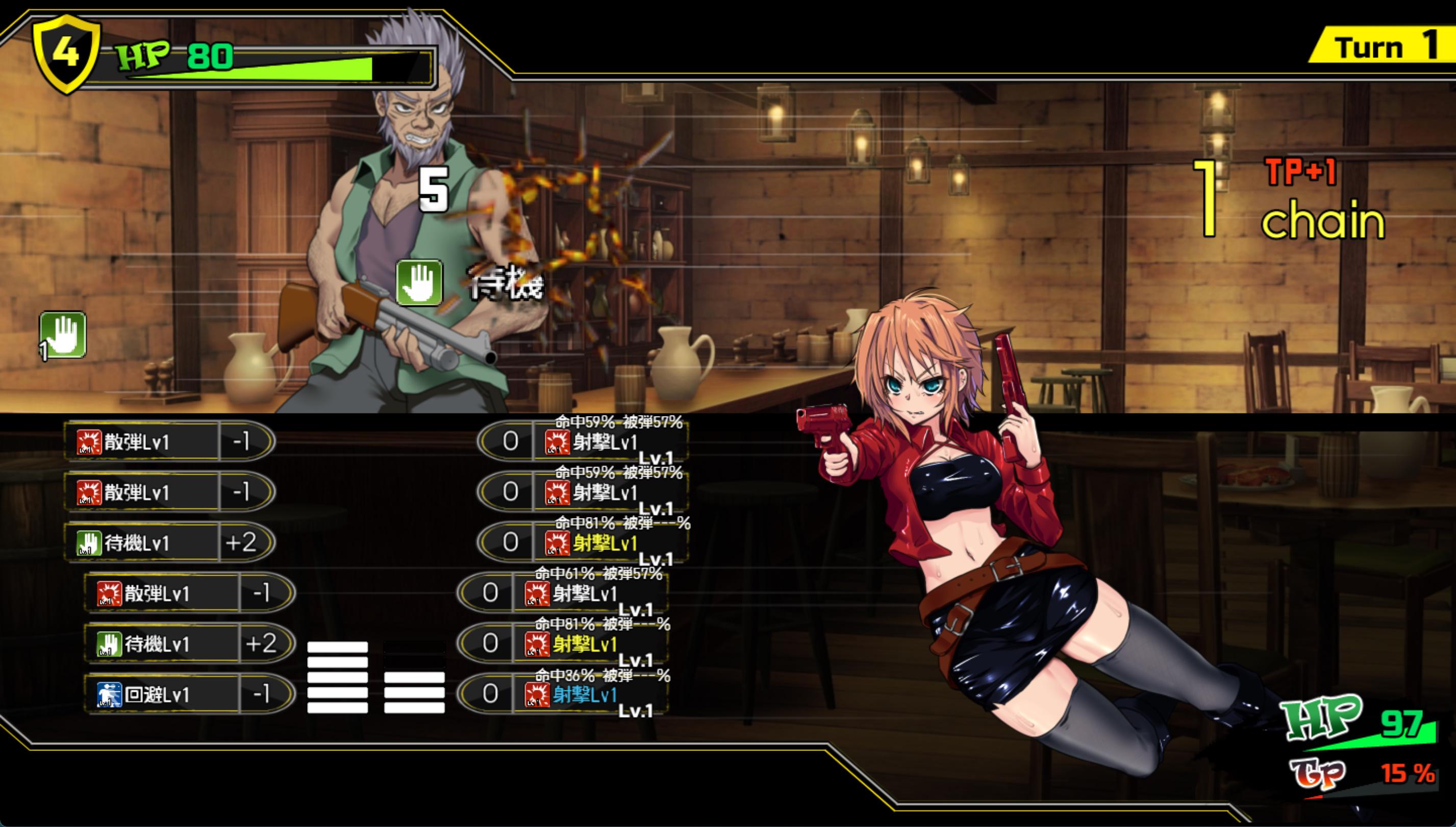Choose the blue 射撃Lv1 with 命中36%
The image size is (1456, 827).
pos(584,694)
